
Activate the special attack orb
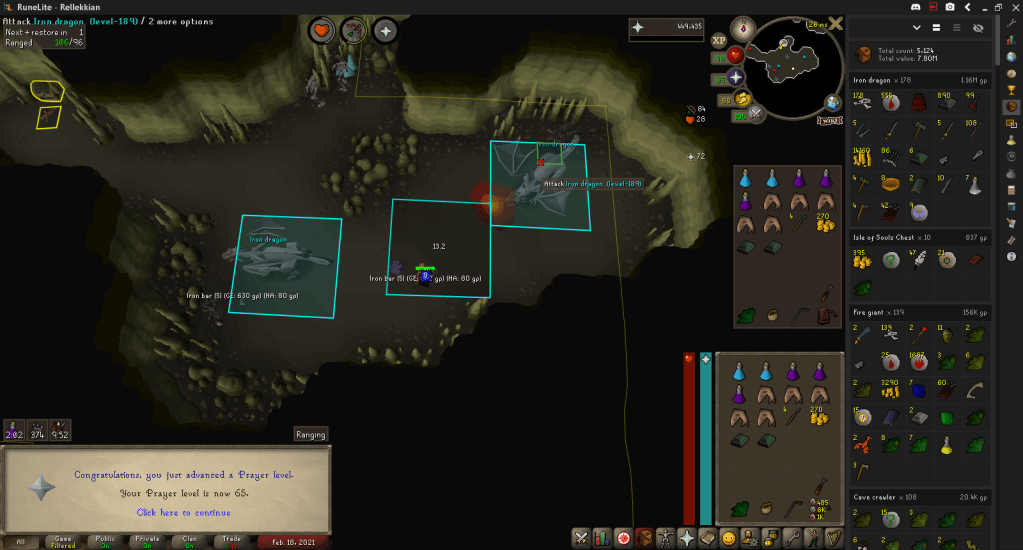pyautogui.click(x=756, y=114)
